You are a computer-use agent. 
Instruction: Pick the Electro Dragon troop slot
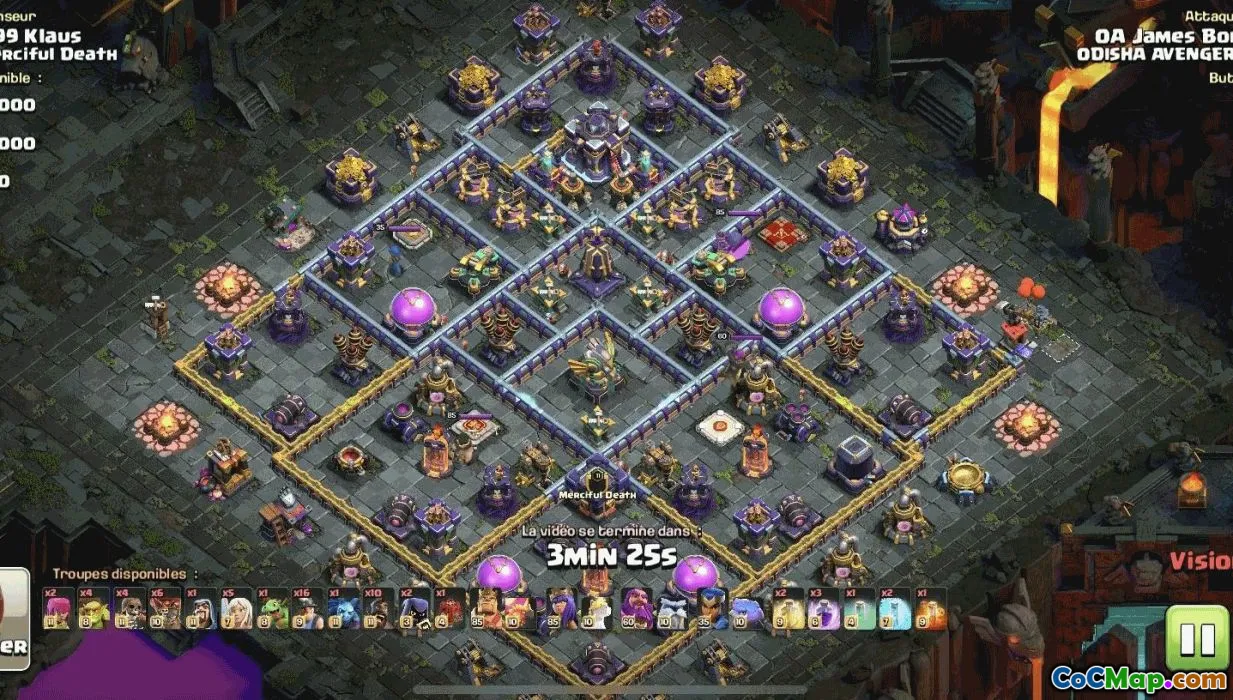point(343,609)
